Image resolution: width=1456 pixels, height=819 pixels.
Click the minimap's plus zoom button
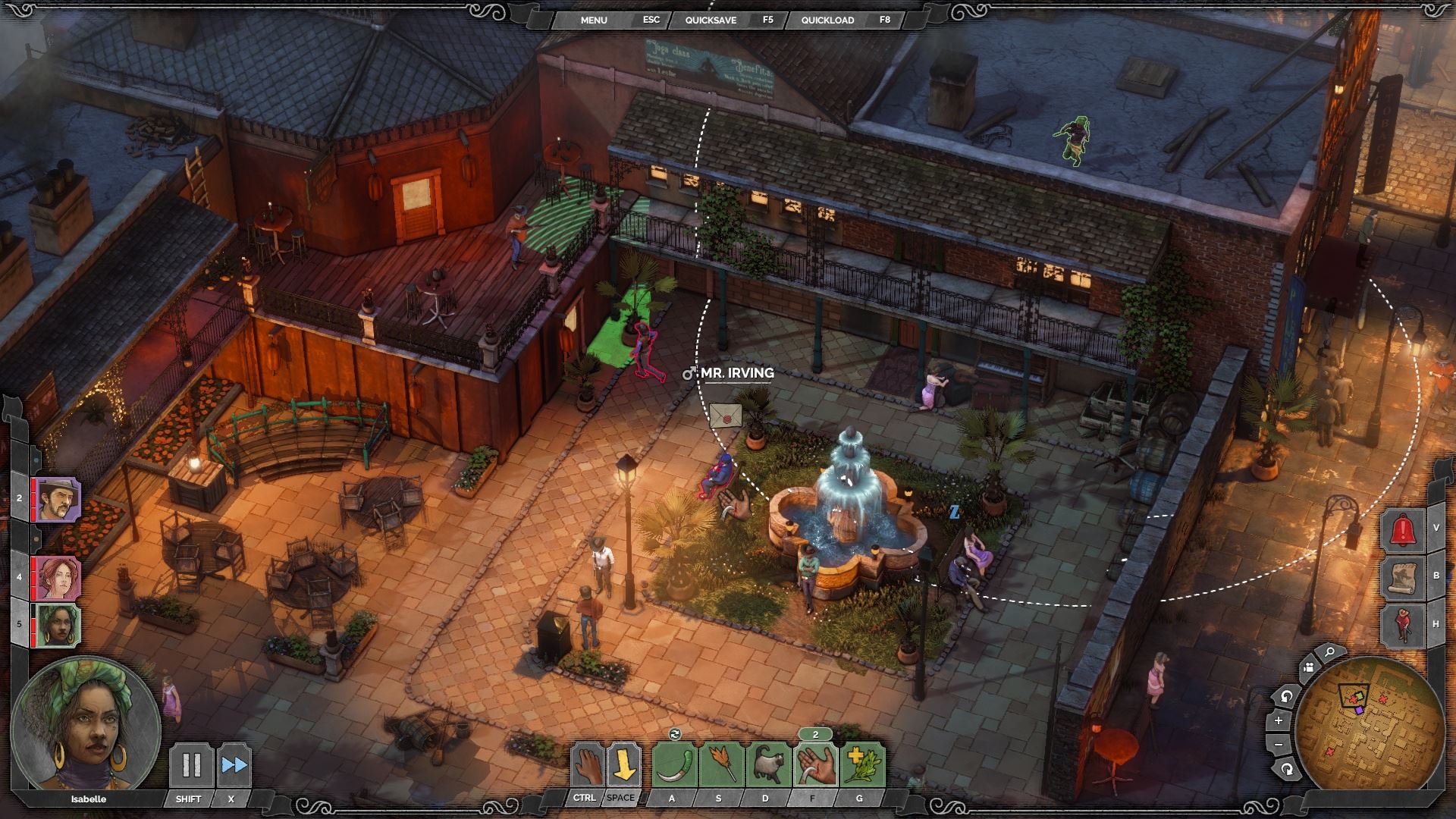pyautogui.click(x=1279, y=720)
